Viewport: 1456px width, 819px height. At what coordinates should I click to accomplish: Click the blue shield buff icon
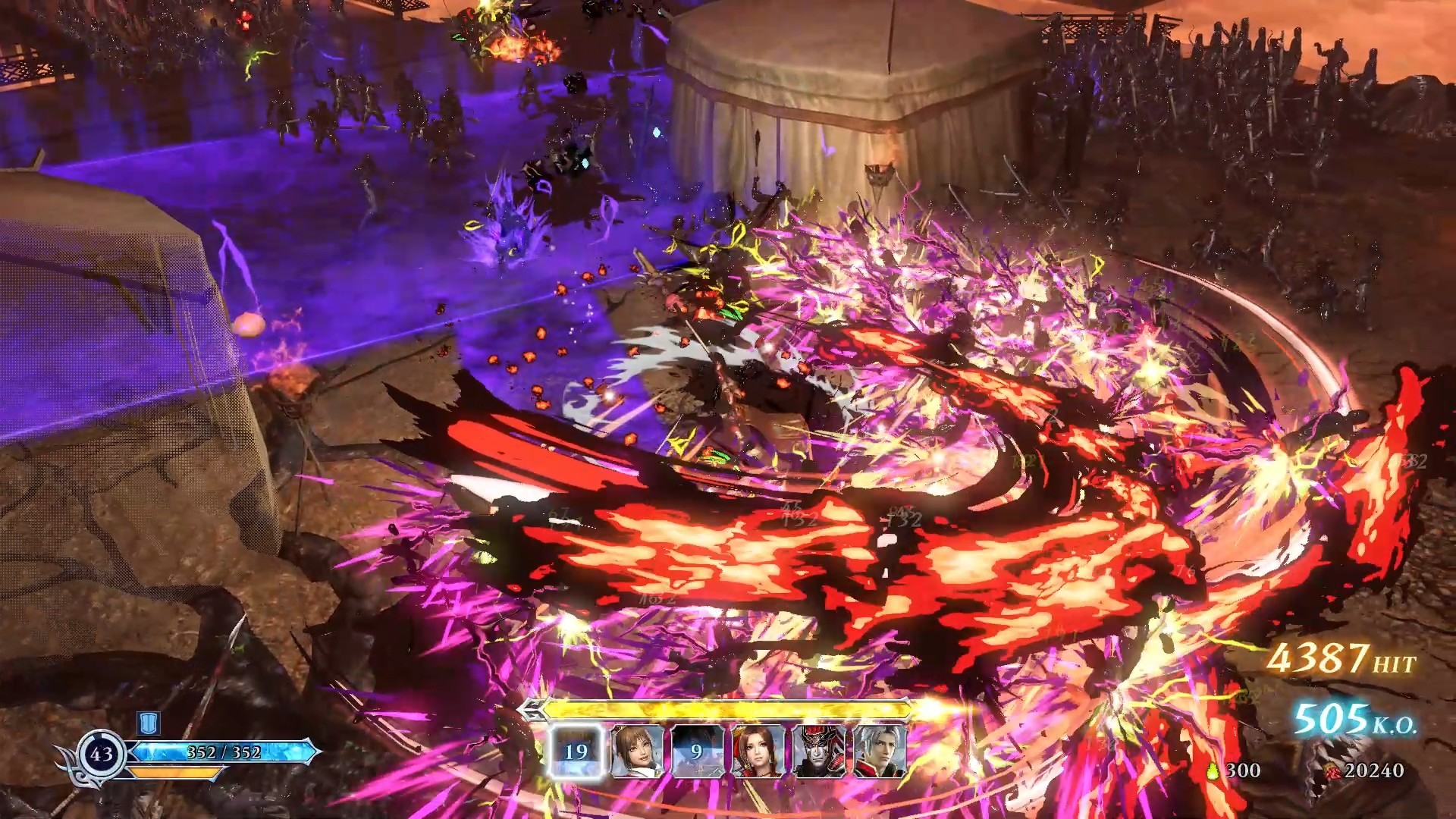coord(147,721)
